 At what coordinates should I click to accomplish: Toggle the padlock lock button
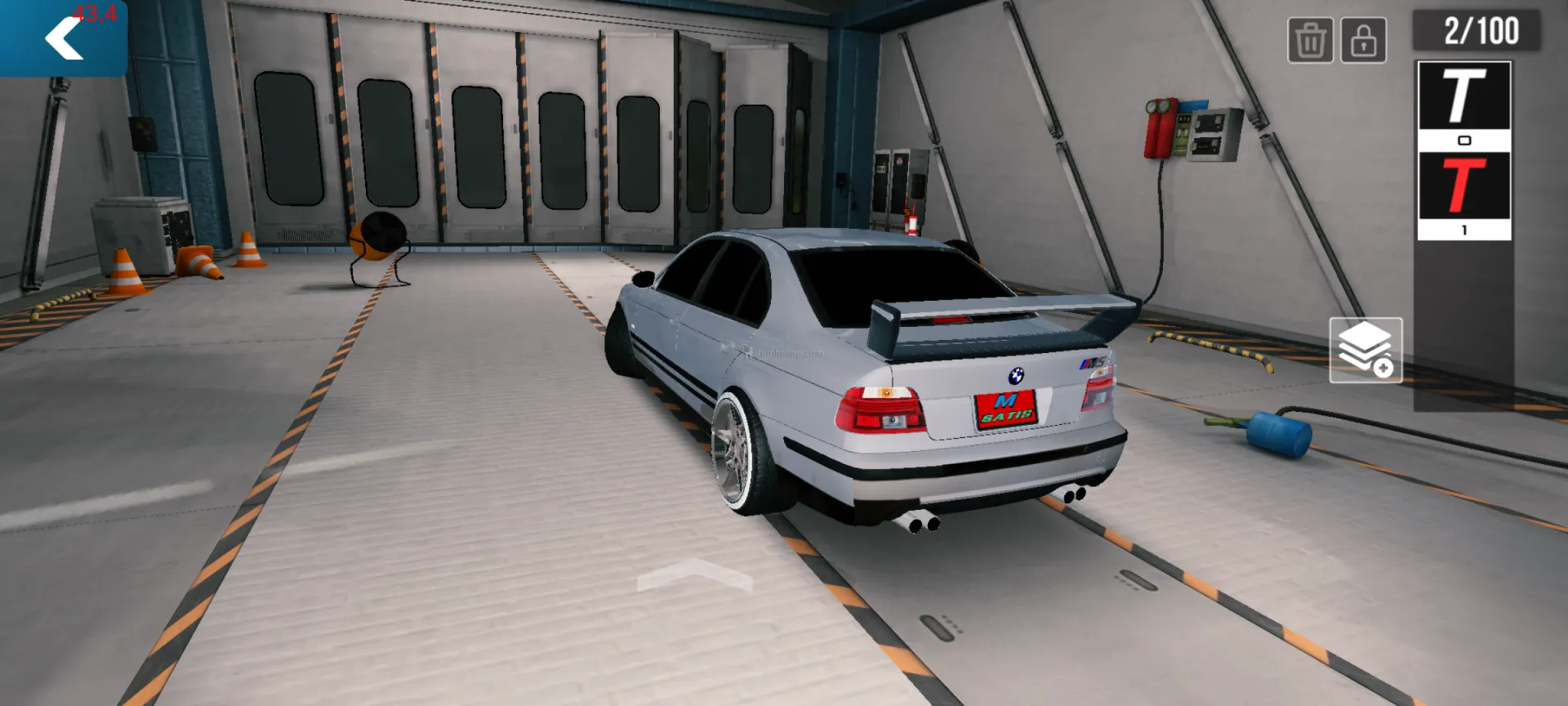(1363, 40)
